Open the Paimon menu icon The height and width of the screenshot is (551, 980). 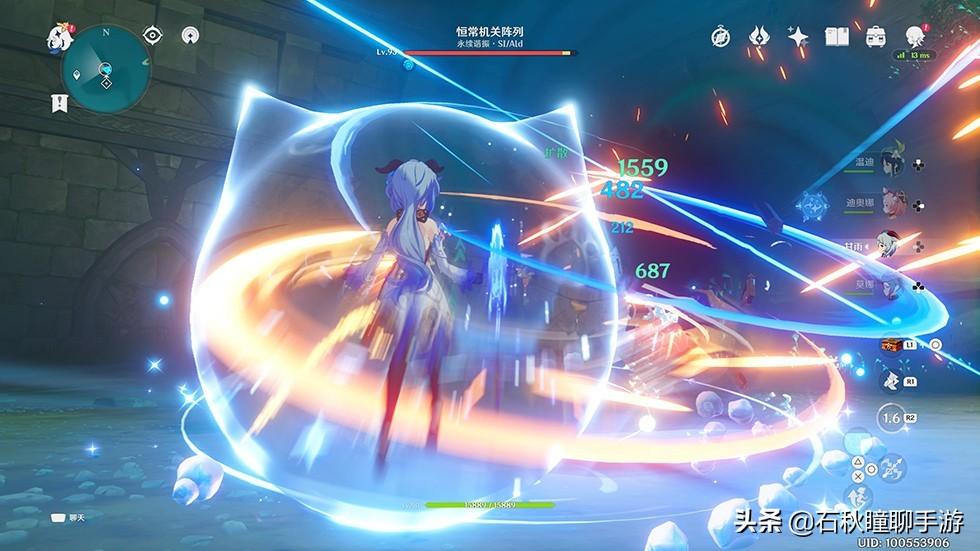tap(56, 38)
